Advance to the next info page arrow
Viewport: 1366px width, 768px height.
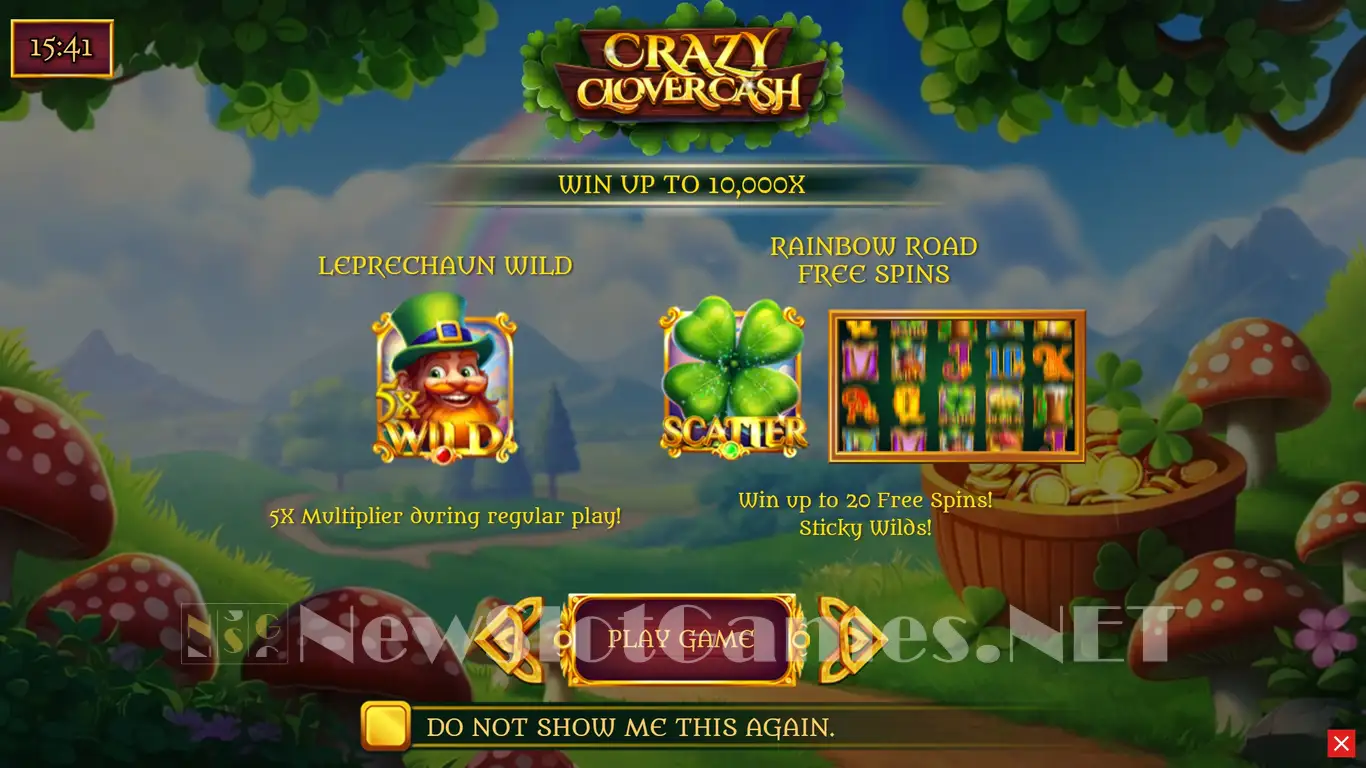click(851, 639)
